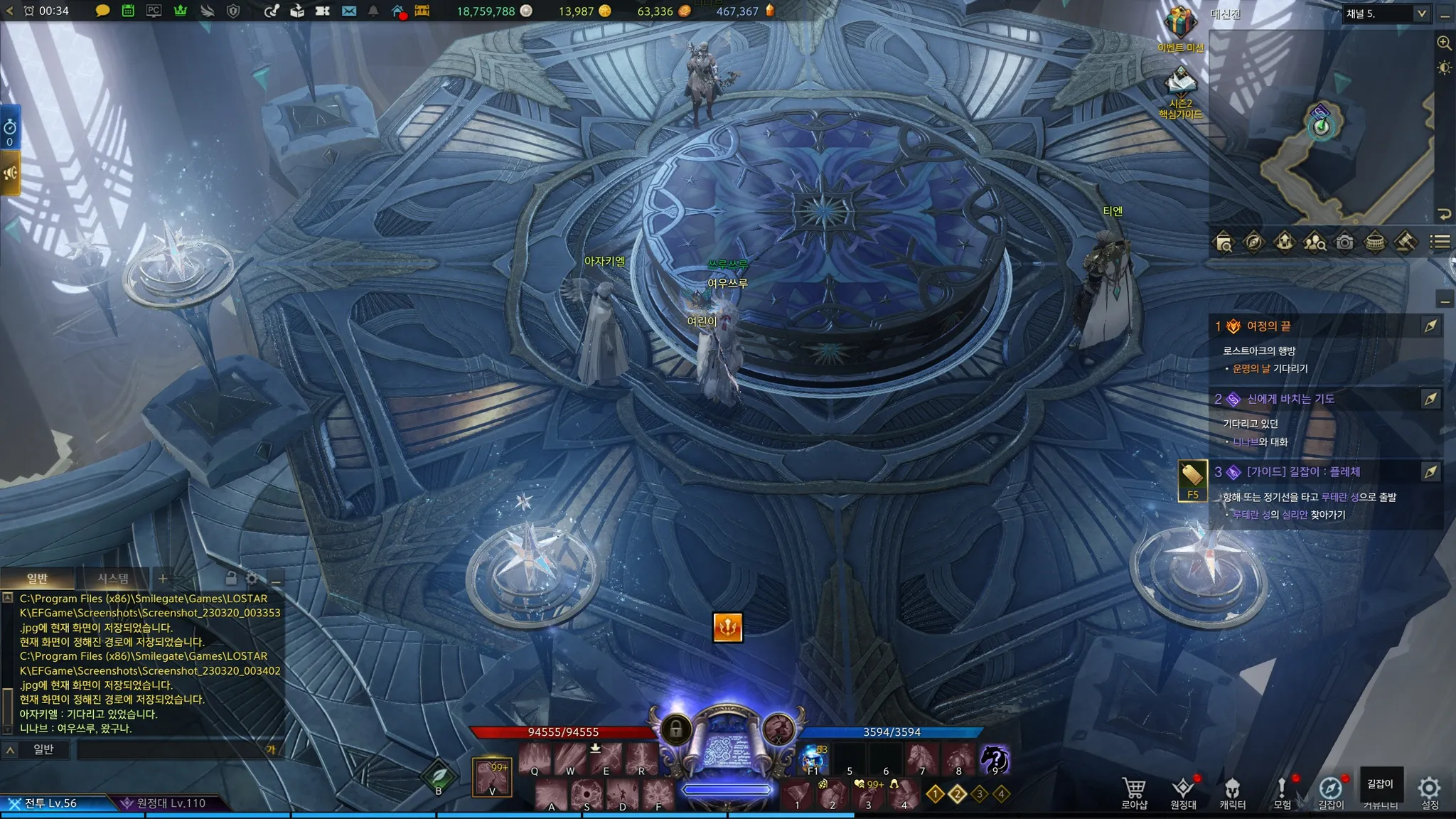Click the camera screenshot mode icon
The image size is (1456, 819).
coord(1344,242)
